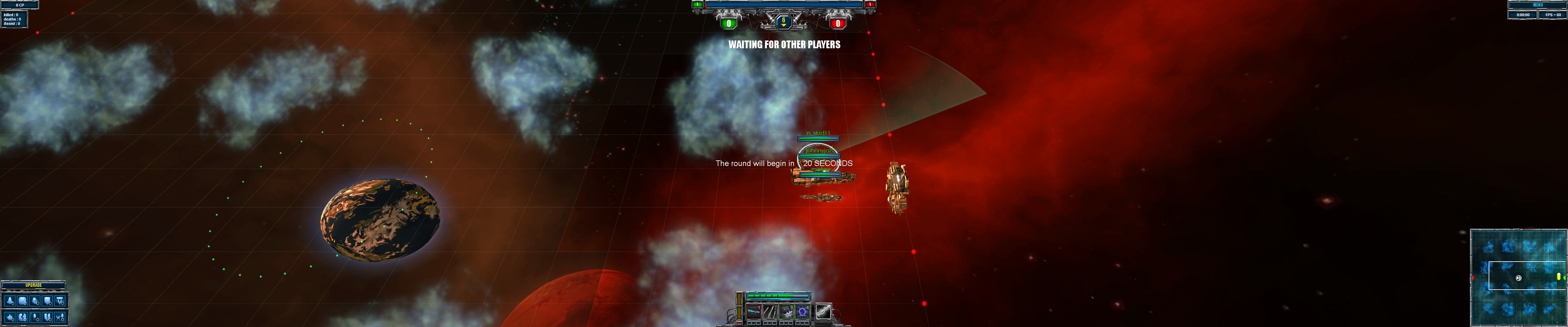
Task: Activate the white warp ability in slot 5
Action: (823, 311)
